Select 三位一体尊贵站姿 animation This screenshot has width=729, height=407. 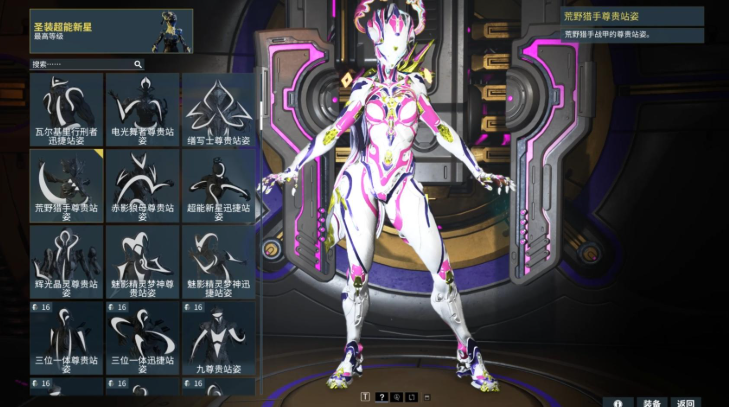(x=66, y=338)
